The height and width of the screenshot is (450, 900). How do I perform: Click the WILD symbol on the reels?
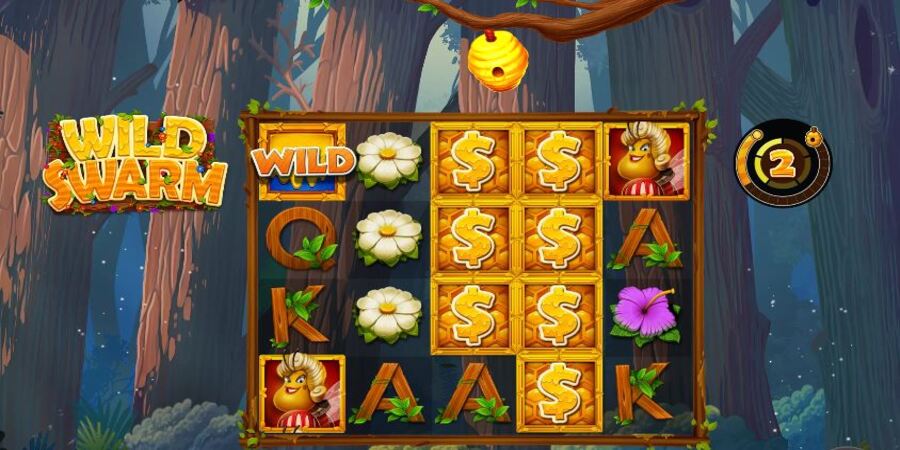coord(302,160)
